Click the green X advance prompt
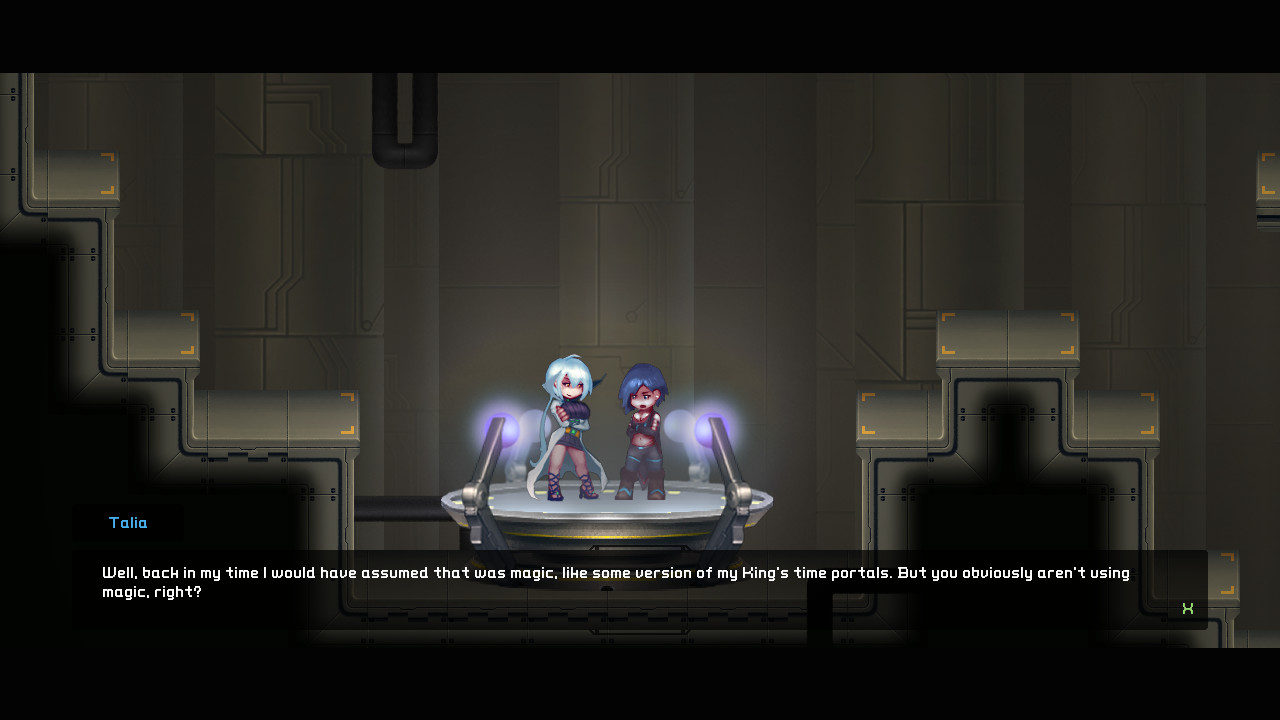This screenshot has height=720, width=1280. pos(1188,607)
